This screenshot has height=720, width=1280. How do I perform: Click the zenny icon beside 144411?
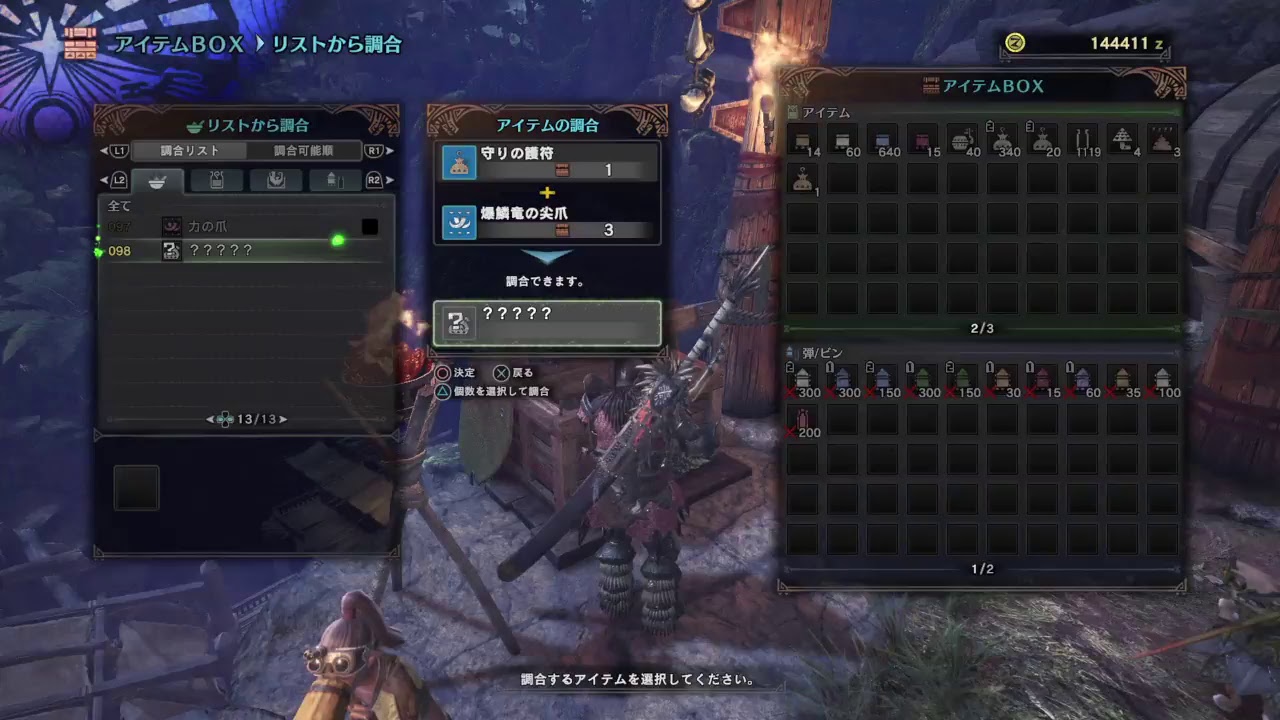(x=1014, y=42)
